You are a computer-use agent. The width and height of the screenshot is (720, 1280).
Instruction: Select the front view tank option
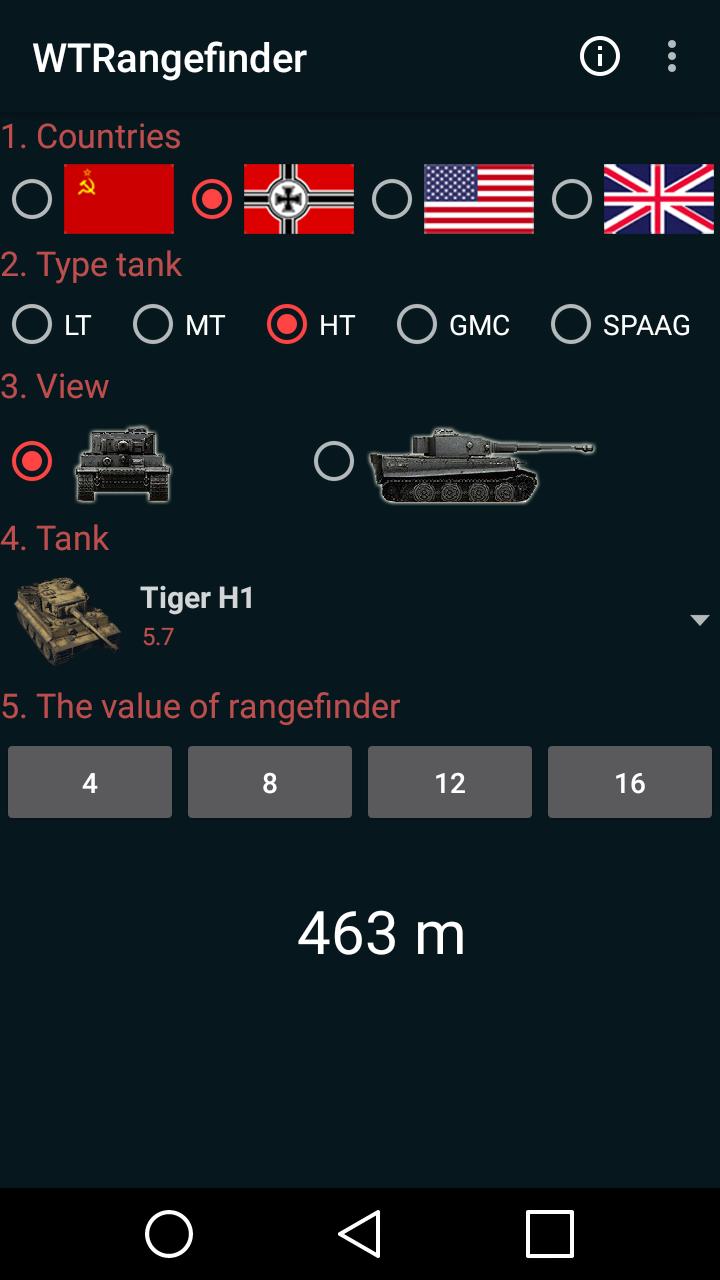tap(32, 462)
